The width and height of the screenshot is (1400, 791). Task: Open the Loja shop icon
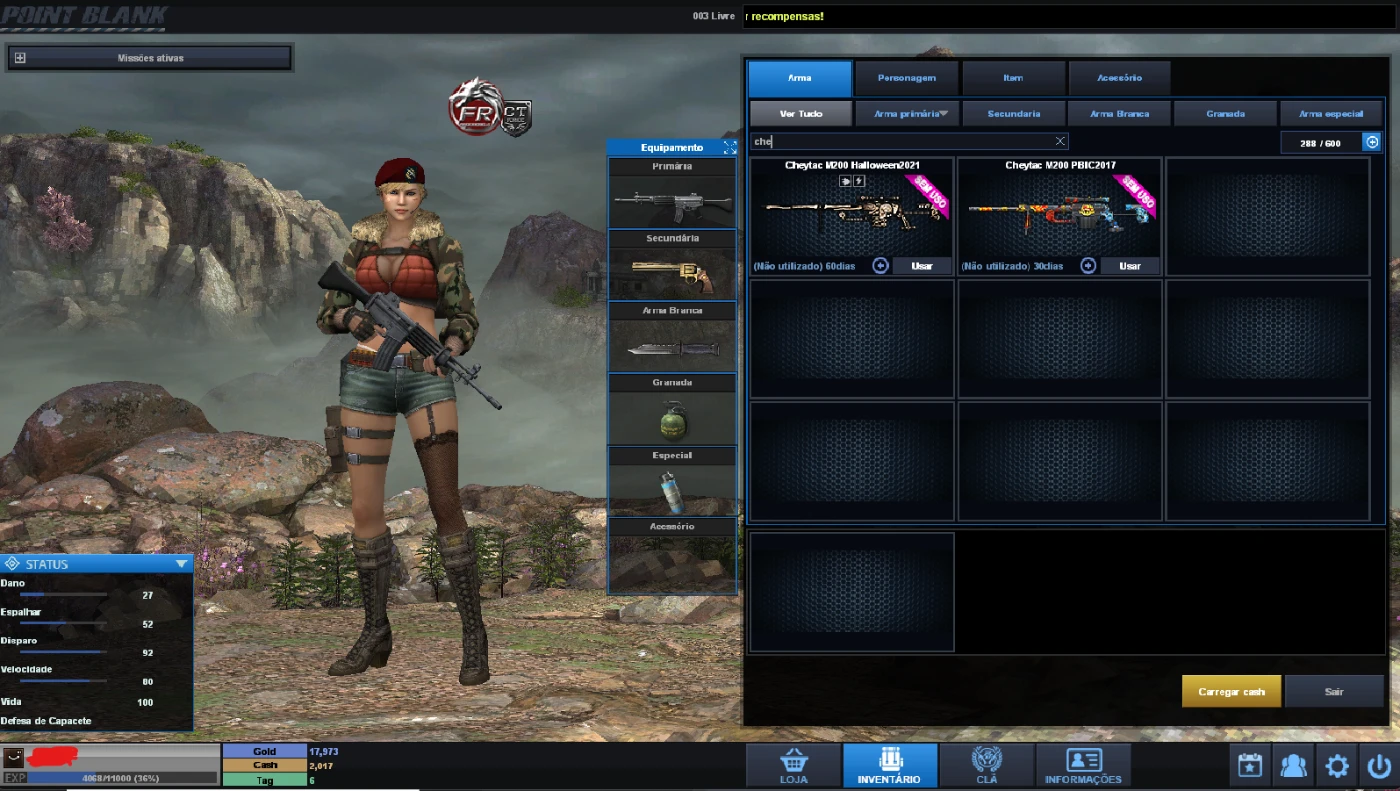pyautogui.click(x=794, y=764)
